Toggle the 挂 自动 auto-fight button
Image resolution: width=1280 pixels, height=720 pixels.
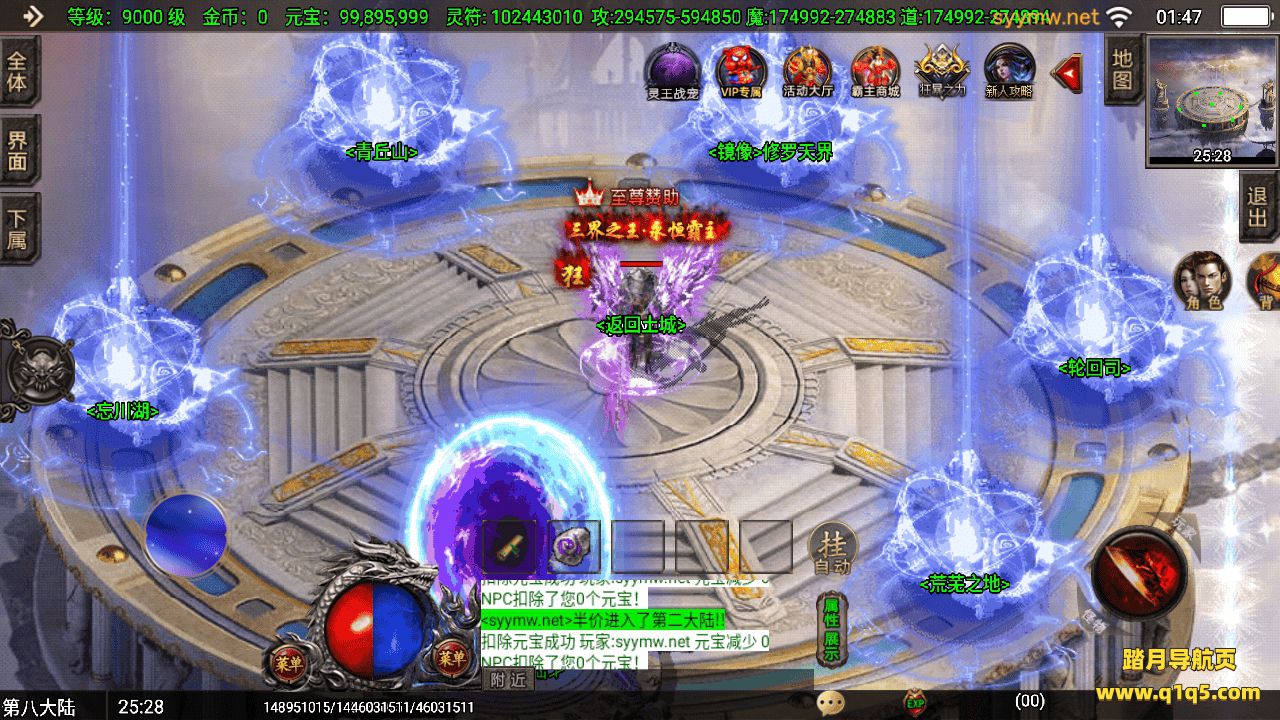pos(832,549)
